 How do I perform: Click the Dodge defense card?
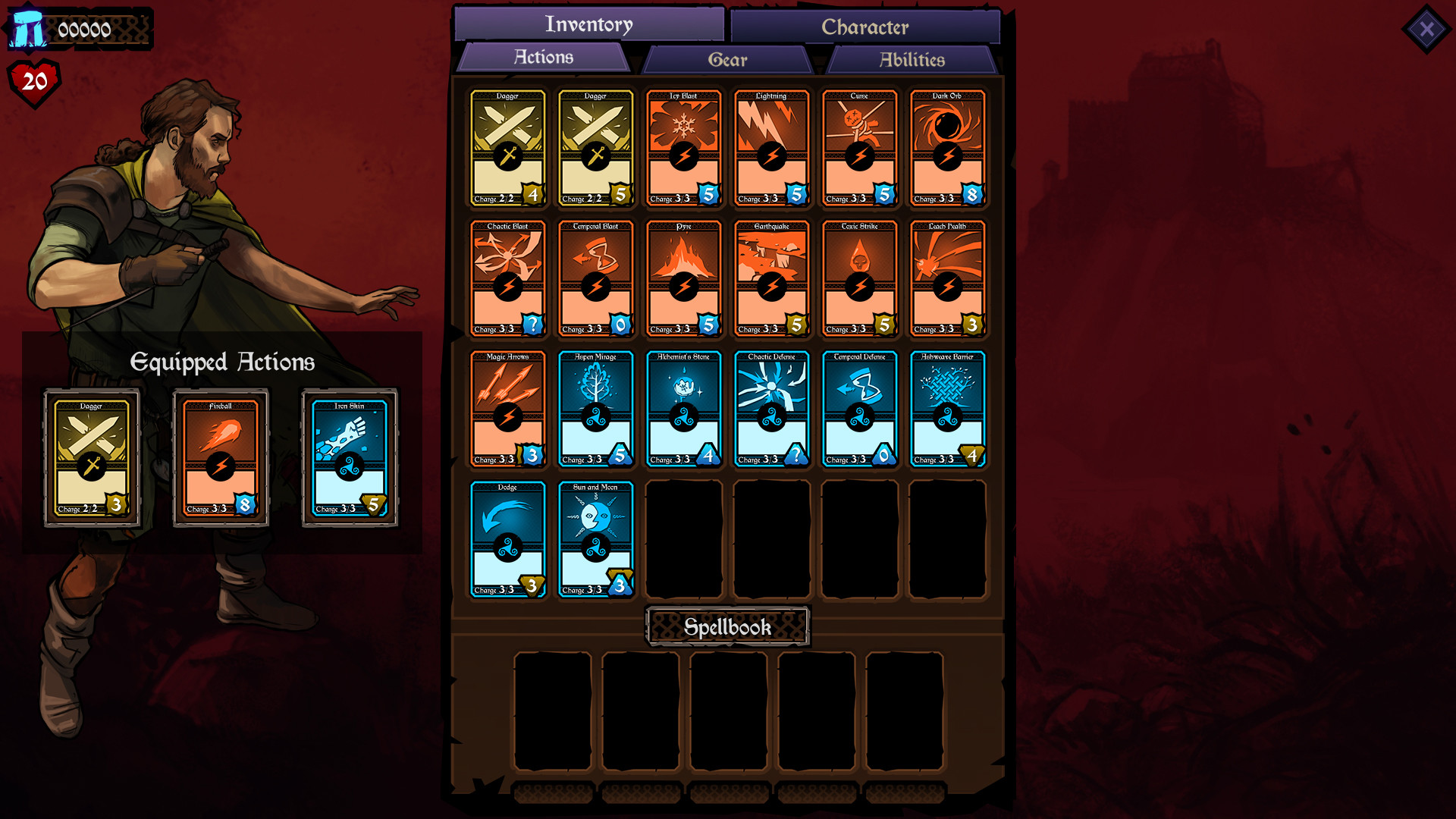[507, 538]
